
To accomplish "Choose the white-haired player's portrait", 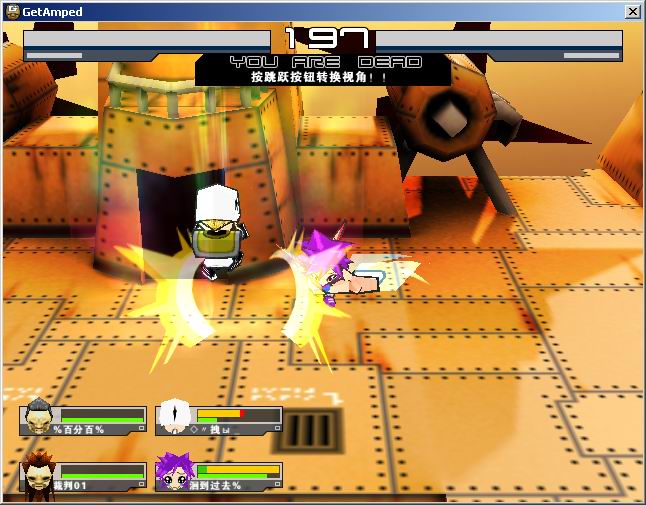I will point(176,416).
